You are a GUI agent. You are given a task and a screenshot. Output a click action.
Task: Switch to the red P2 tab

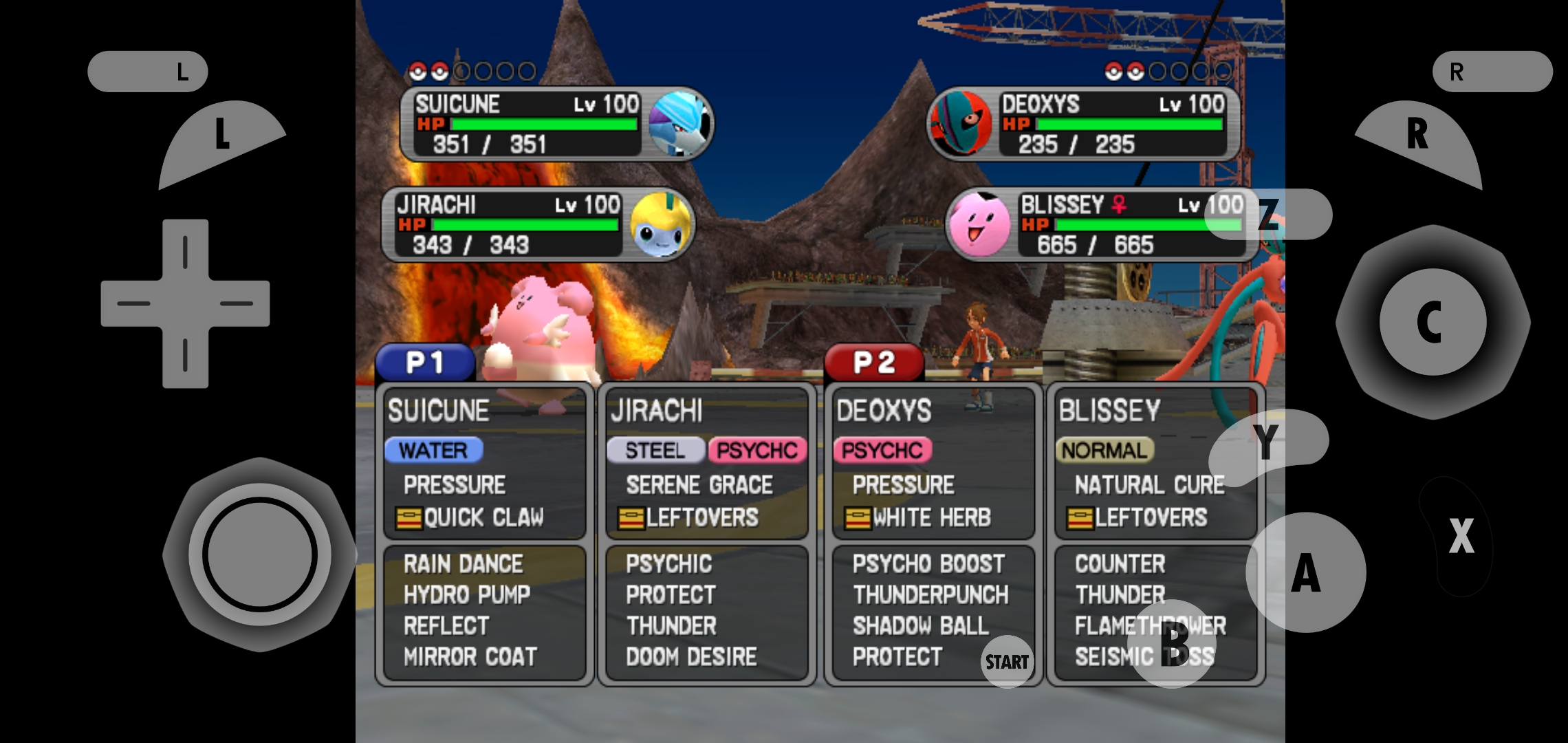(873, 363)
